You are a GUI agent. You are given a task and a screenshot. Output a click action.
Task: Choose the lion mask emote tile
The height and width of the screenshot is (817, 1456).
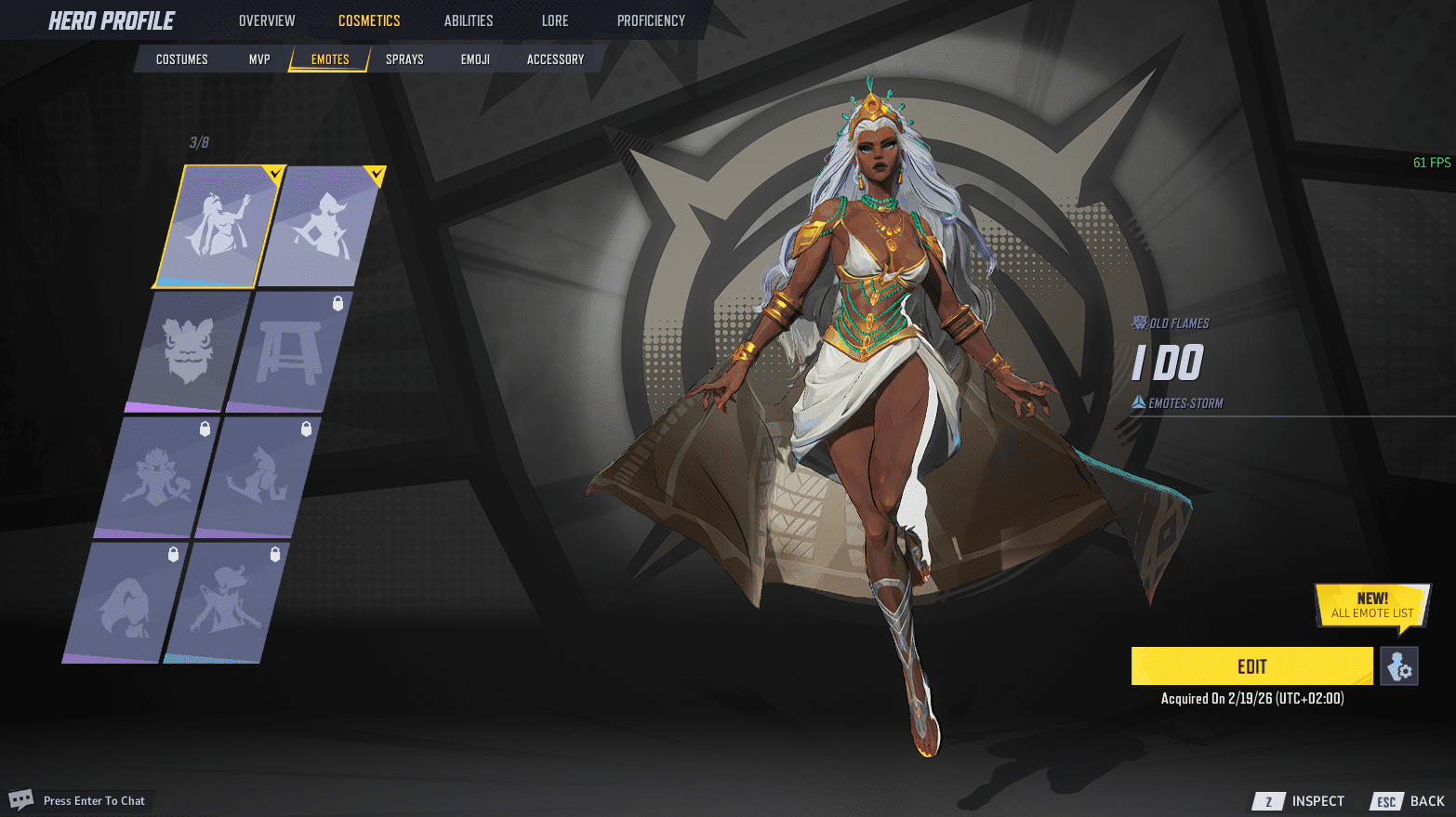188,351
